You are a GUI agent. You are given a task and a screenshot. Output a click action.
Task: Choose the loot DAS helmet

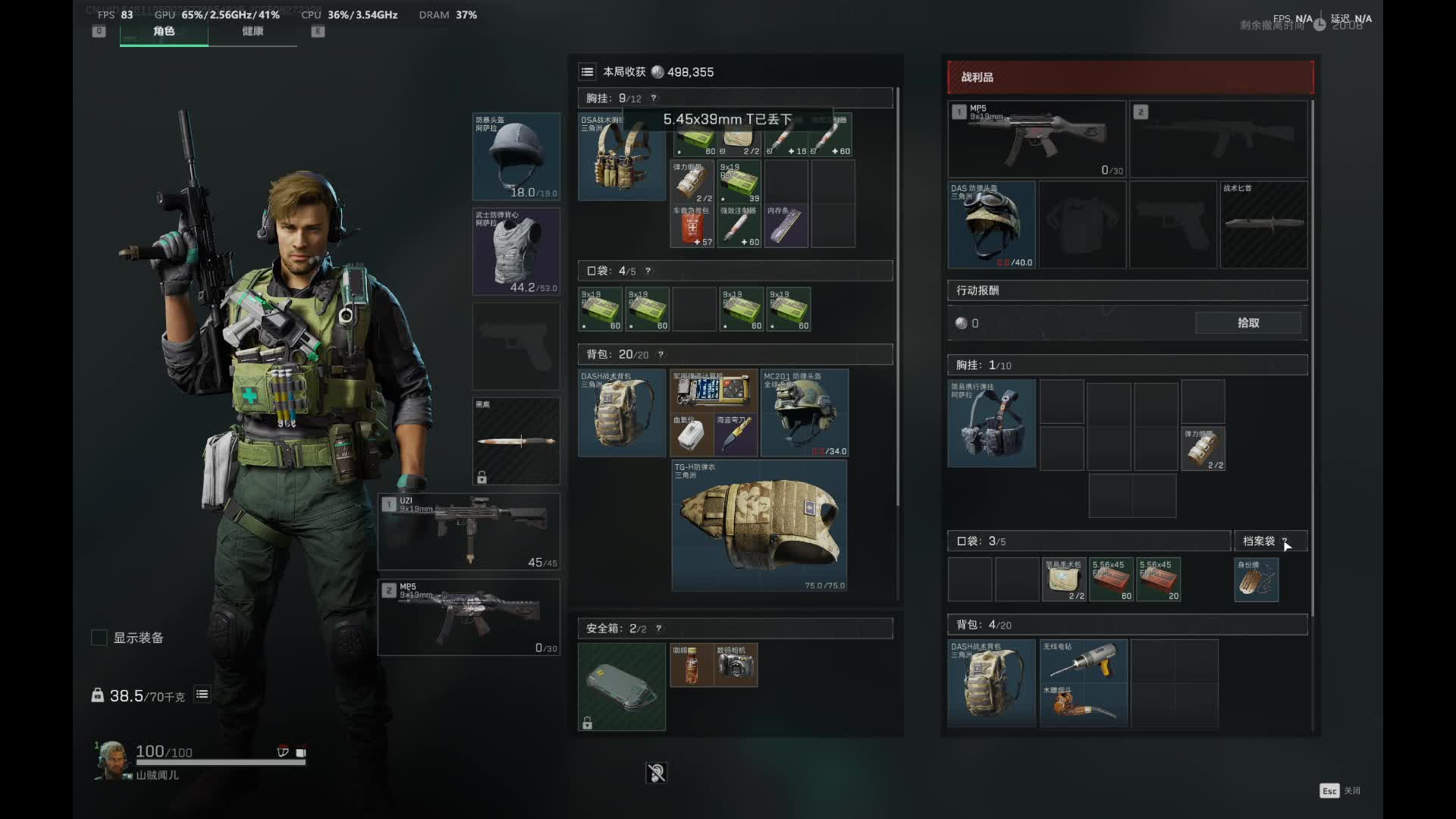[x=991, y=224]
